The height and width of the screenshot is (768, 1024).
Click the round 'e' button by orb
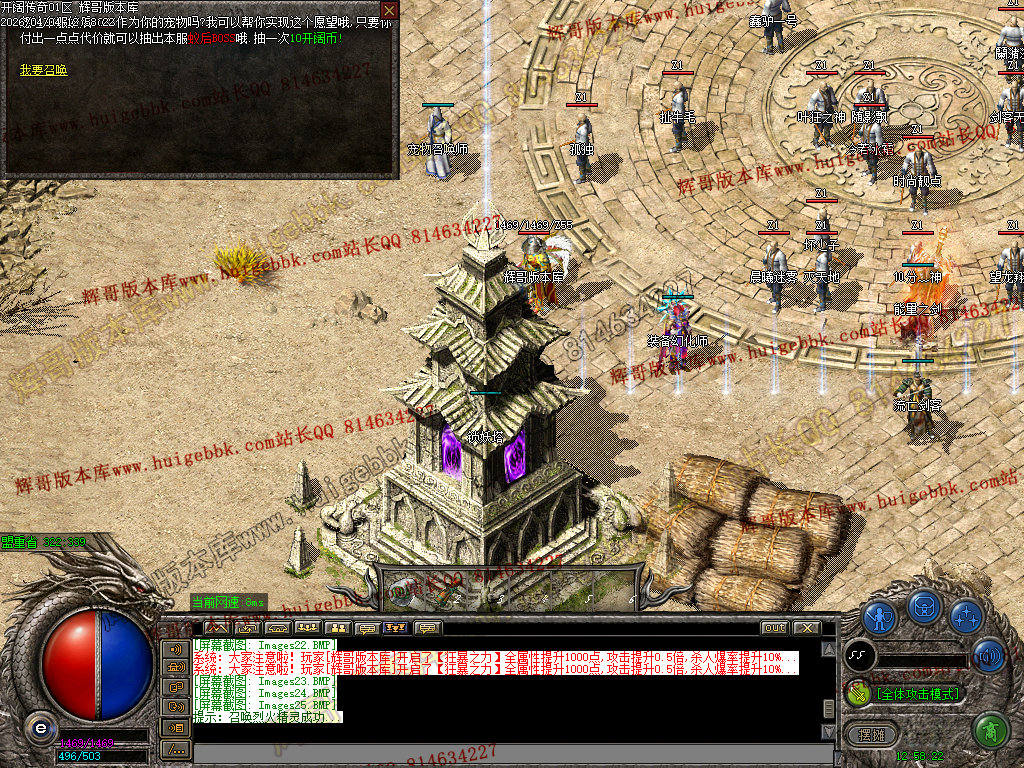click(x=40, y=727)
